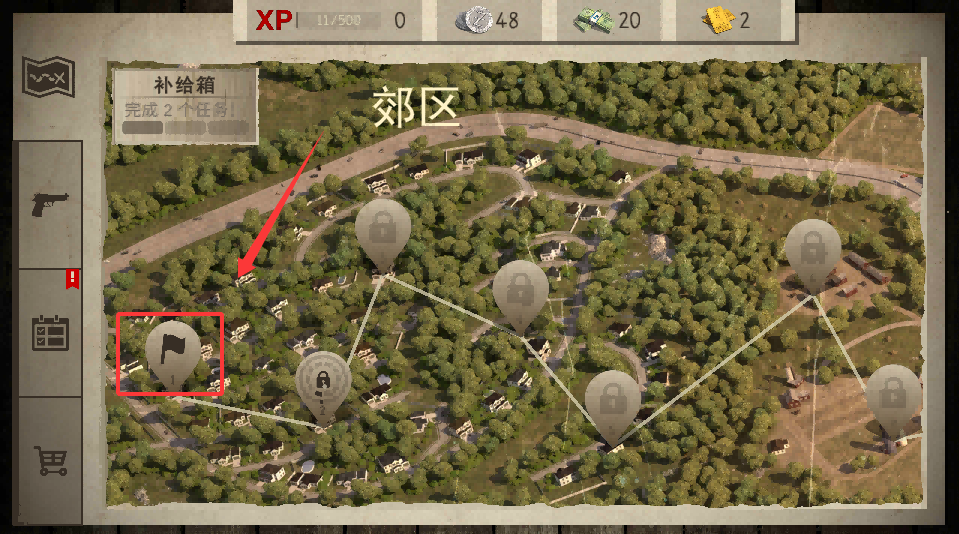Click the ringed locked mission marker
959x534 pixels.
[x=324, y=384]
